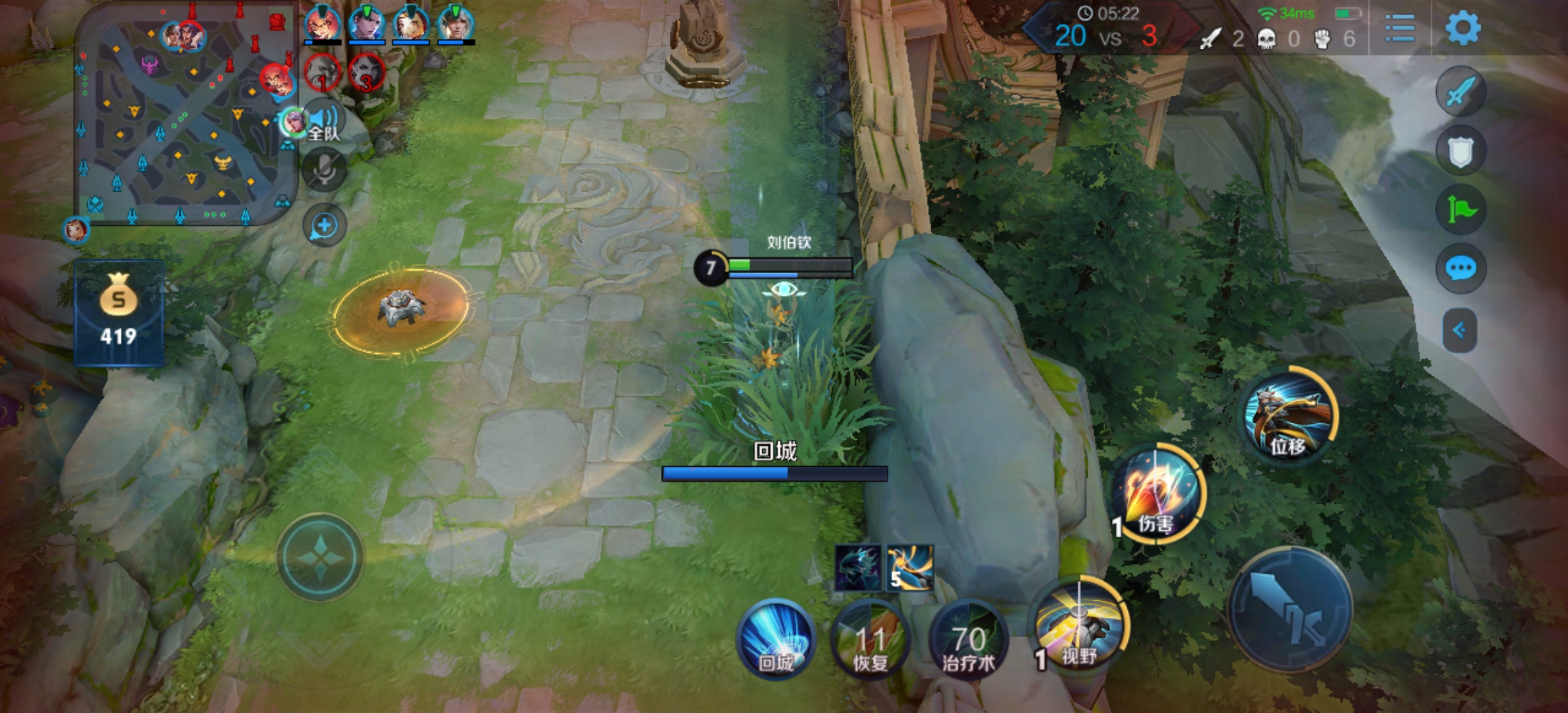1568x713 pixels.
Task: Send the green flag rally signal
Action: point(1460,210)
